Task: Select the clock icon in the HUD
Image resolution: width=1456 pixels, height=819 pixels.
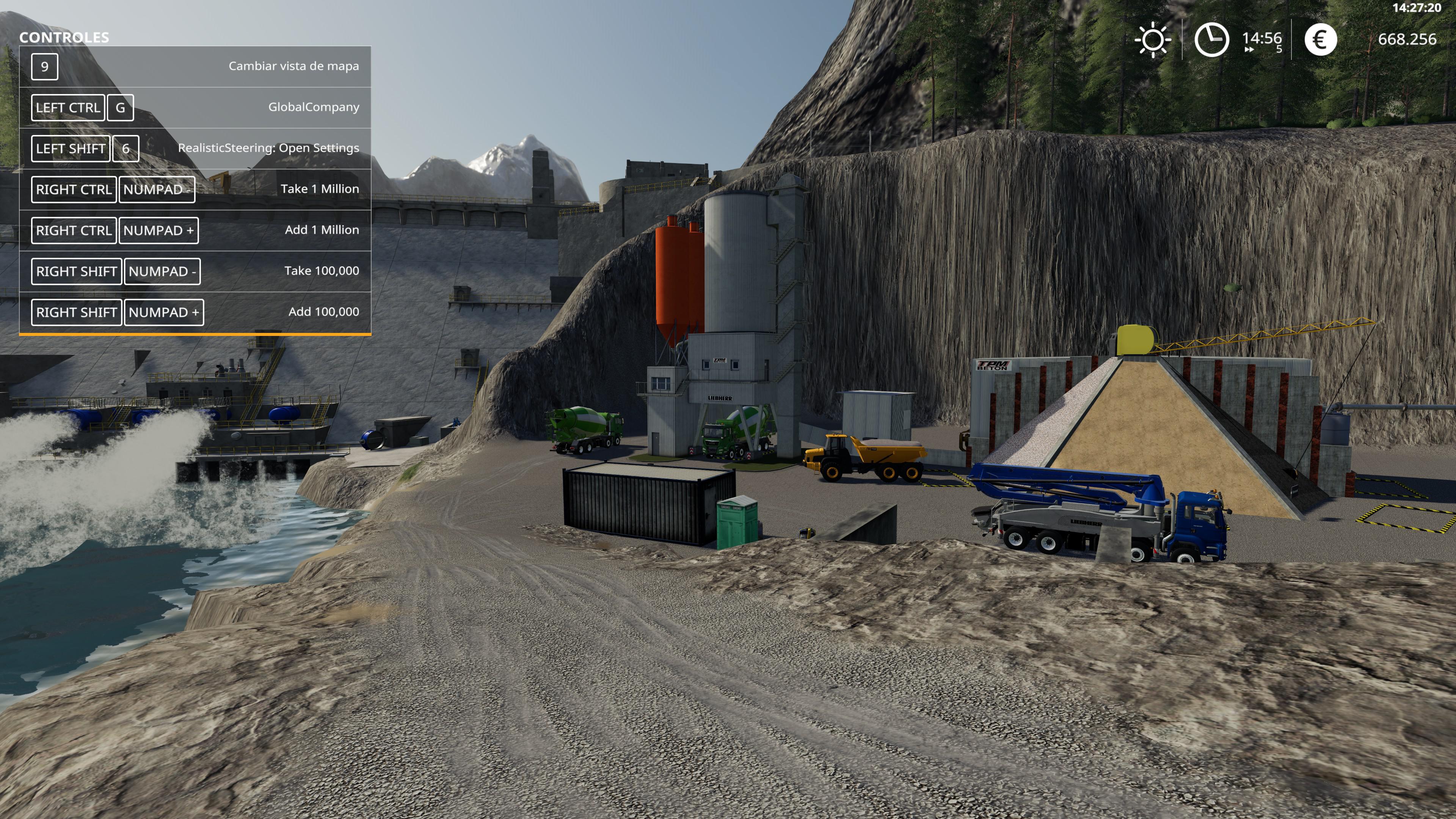Action: click(x=1211, y=39)
